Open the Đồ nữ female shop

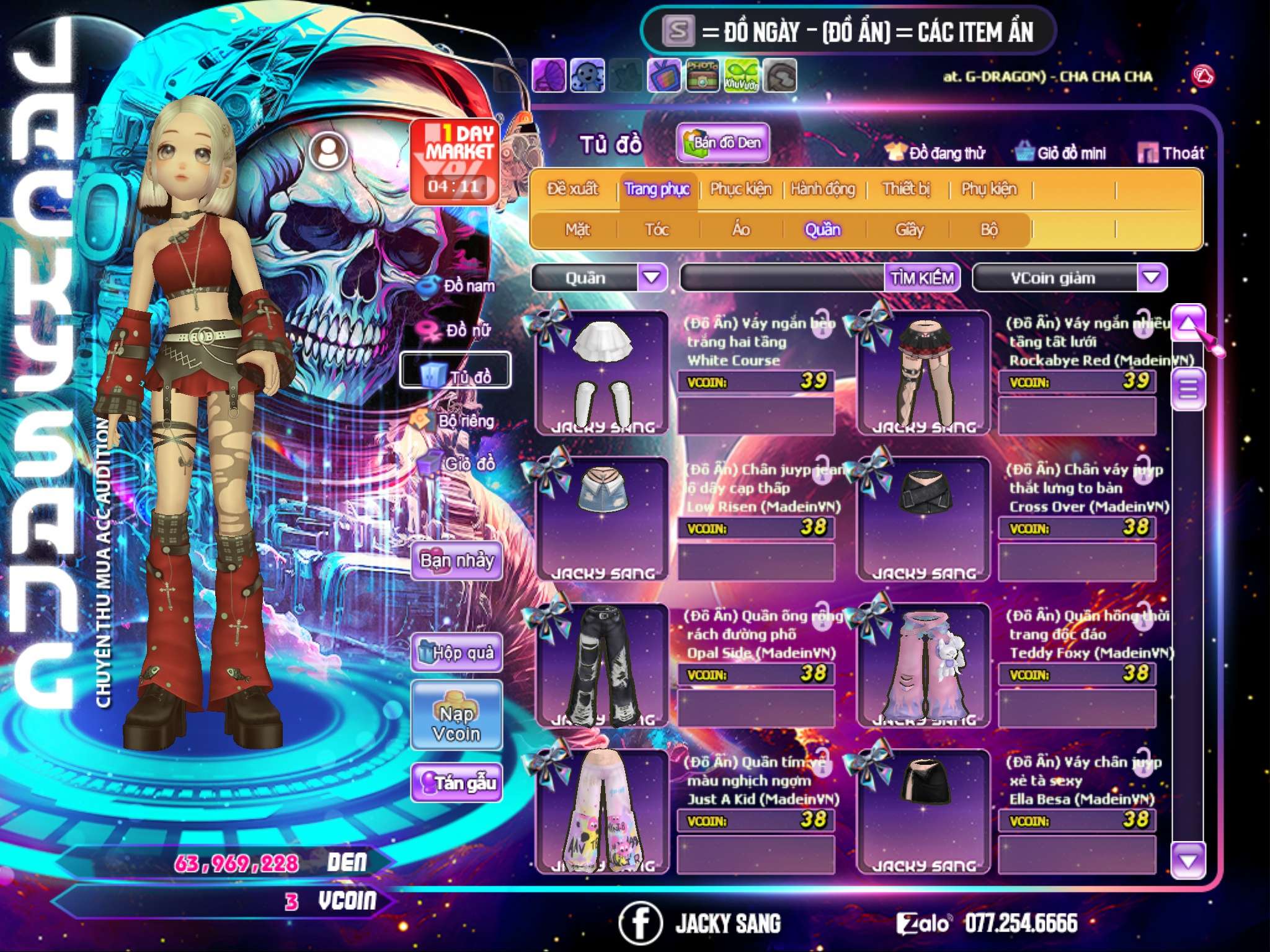coord(458,330)
